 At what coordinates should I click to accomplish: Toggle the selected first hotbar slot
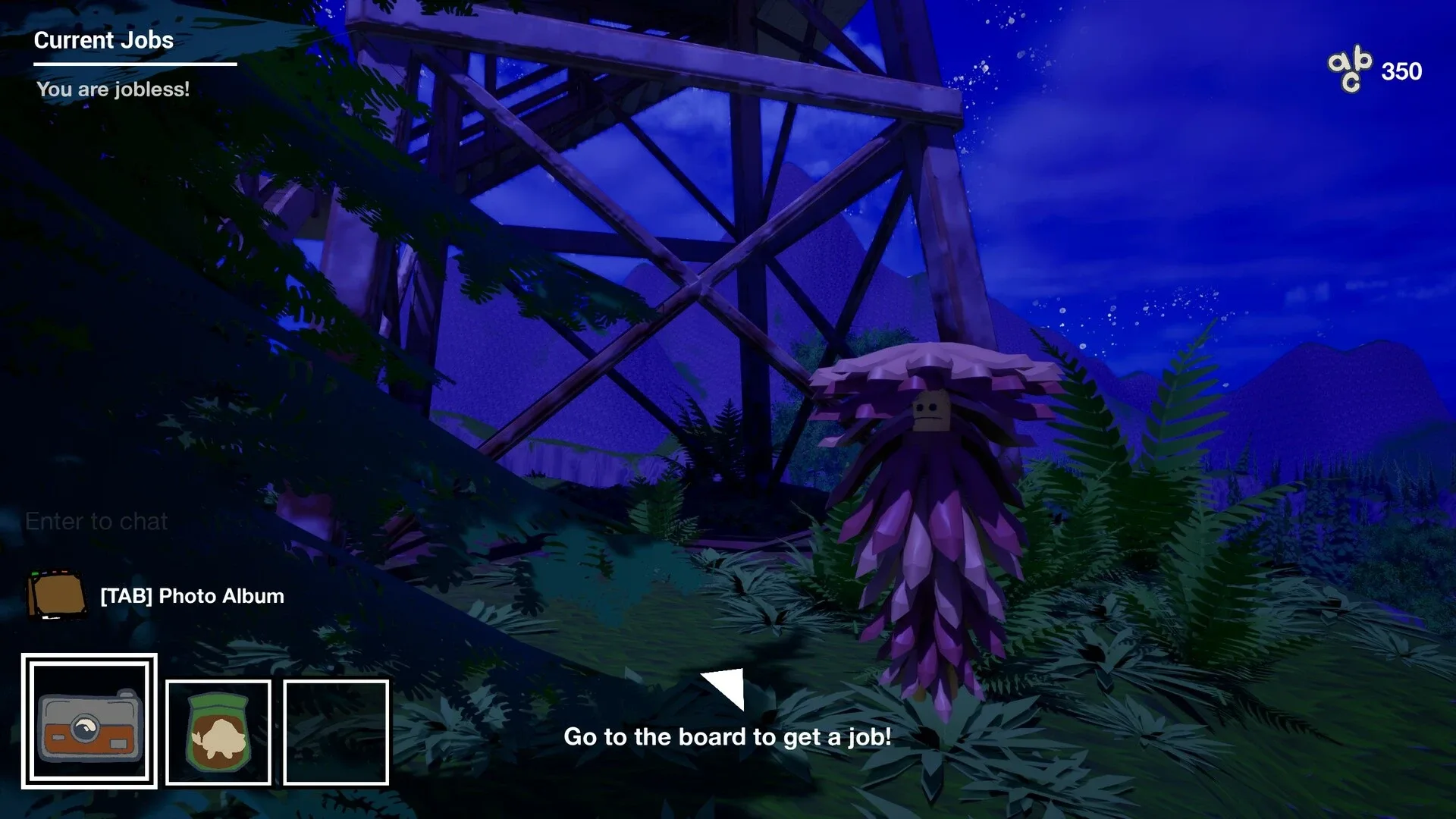89,730
